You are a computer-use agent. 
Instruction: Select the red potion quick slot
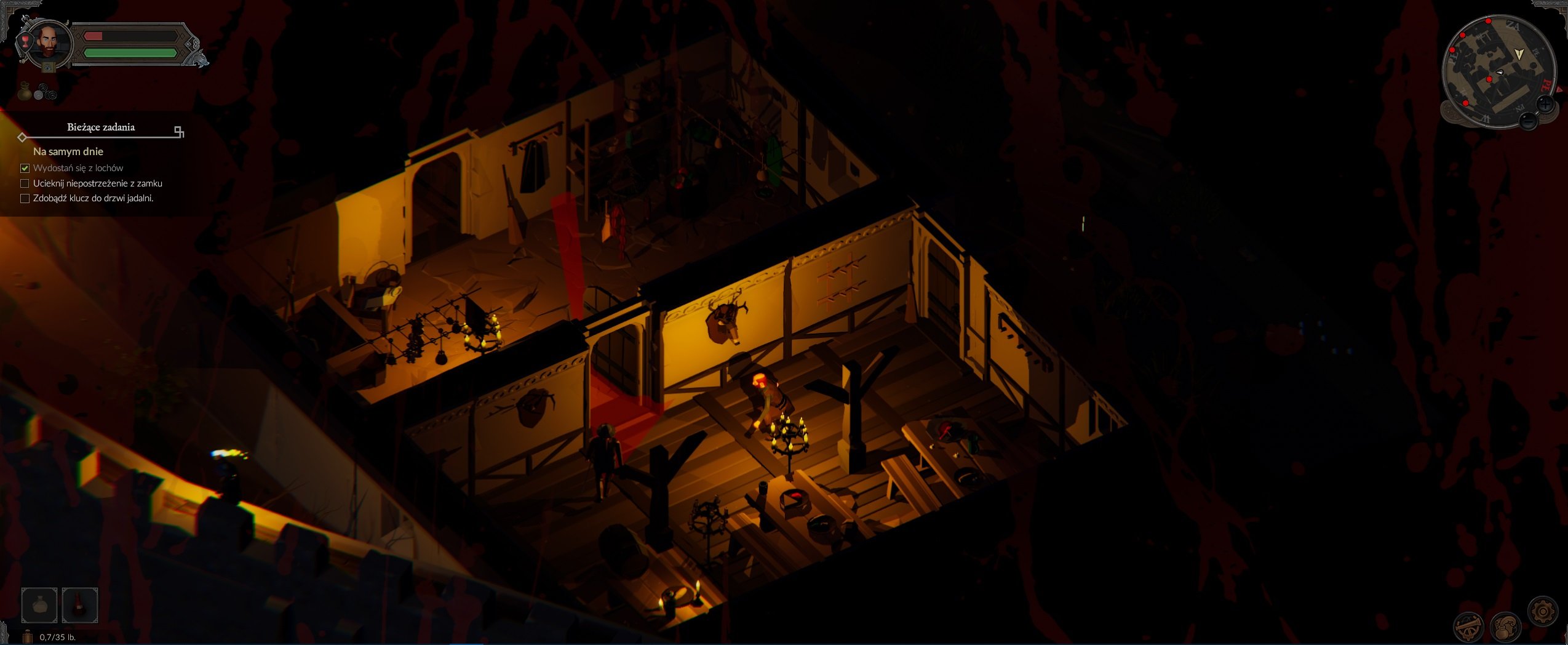[x=81, y=604]
